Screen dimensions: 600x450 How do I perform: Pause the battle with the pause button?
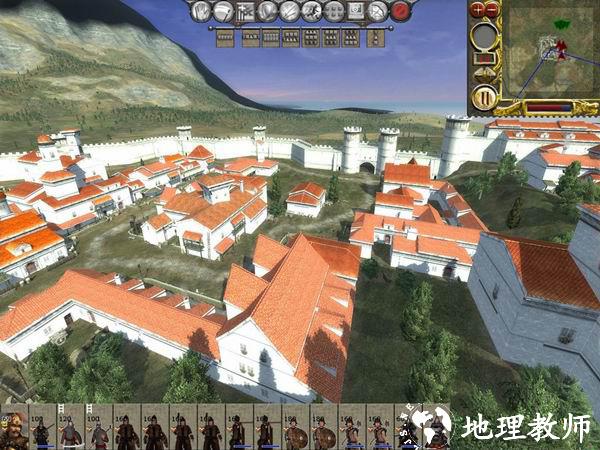(x=484, y=98)
